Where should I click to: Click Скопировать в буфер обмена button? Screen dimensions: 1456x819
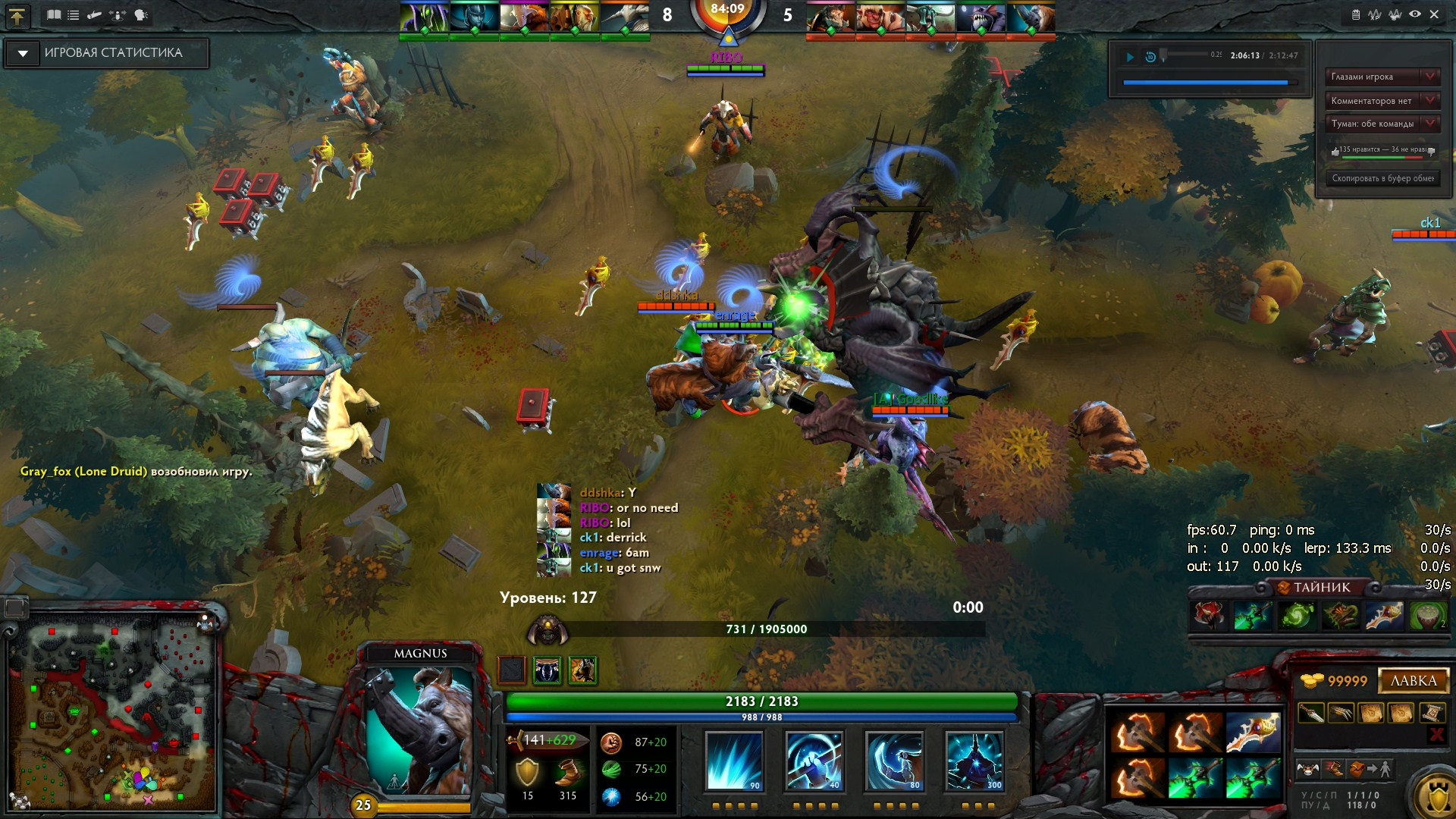pyautogui.click(x=1382, y=178)
